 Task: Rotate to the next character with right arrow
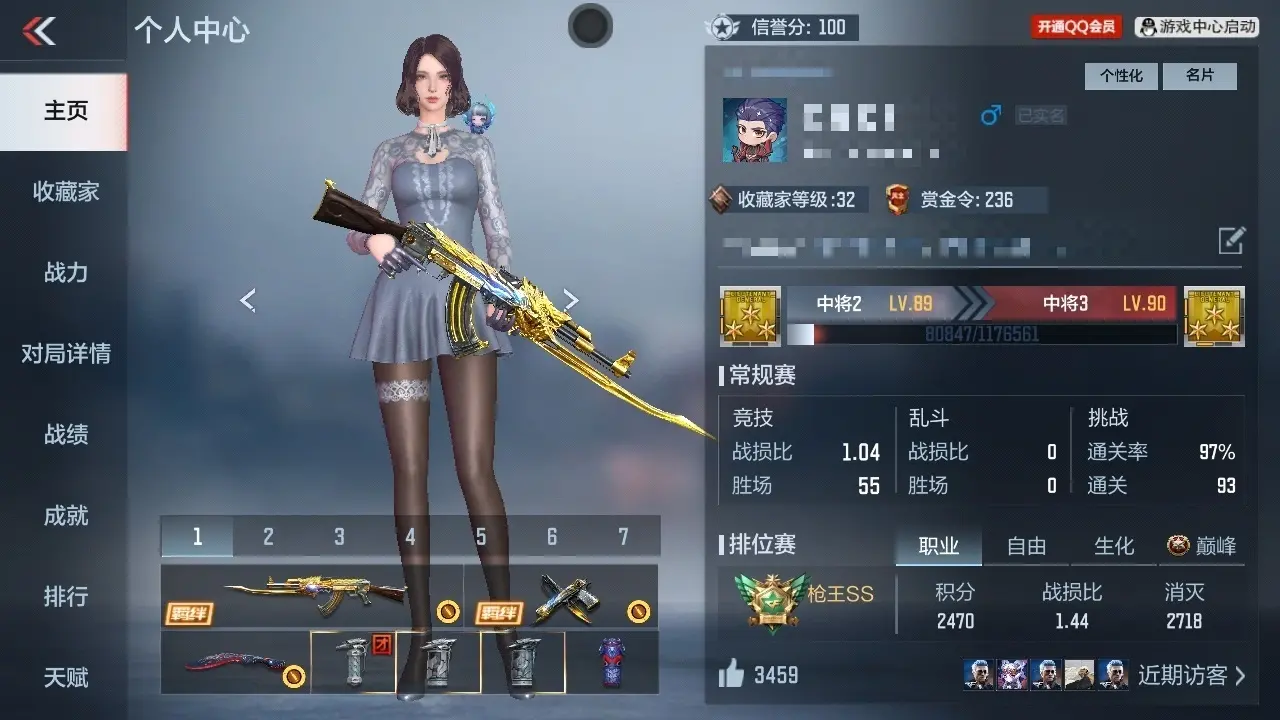570,299
